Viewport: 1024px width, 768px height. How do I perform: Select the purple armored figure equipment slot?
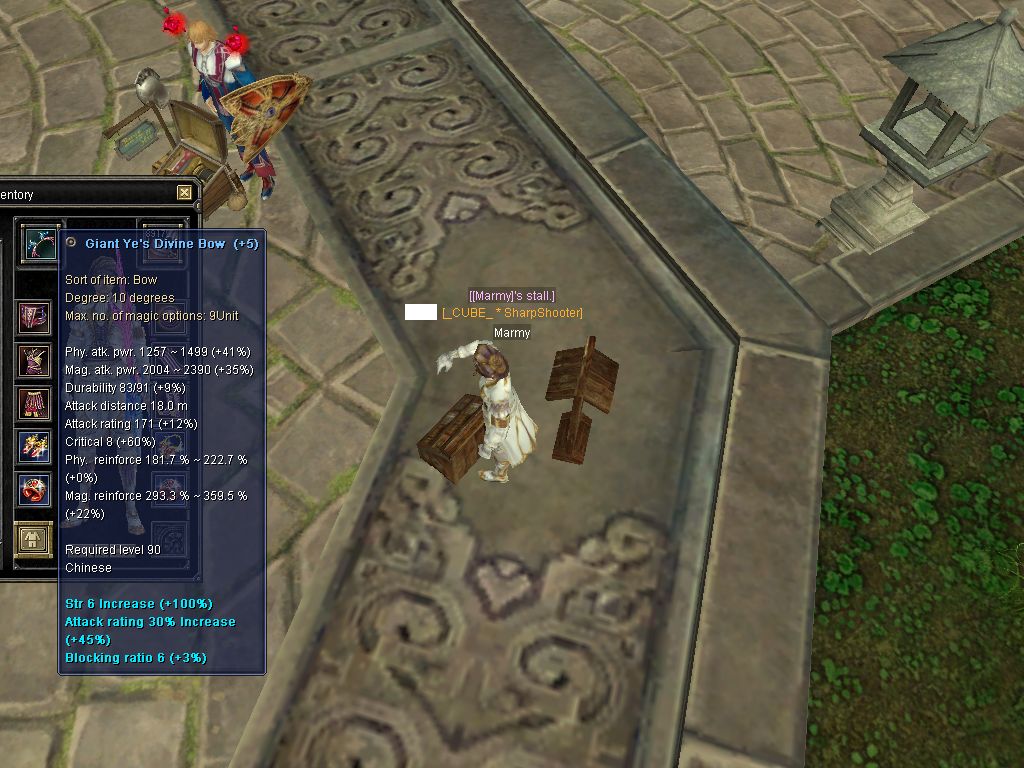(34, 361)
